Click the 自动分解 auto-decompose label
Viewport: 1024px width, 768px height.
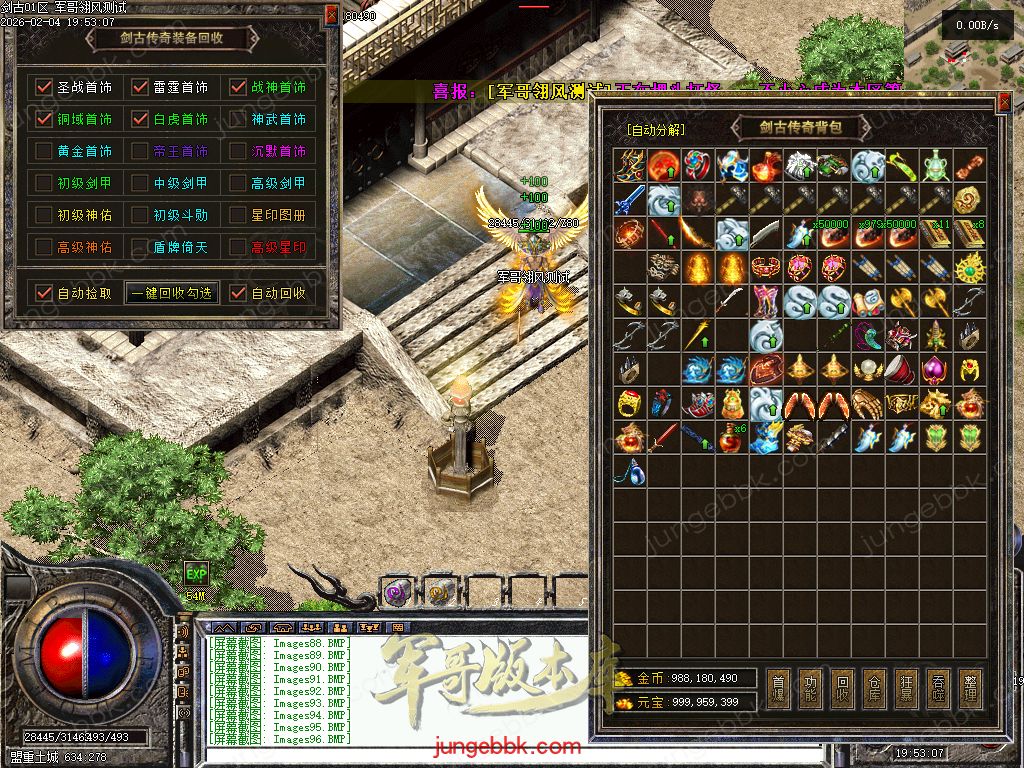655,130
